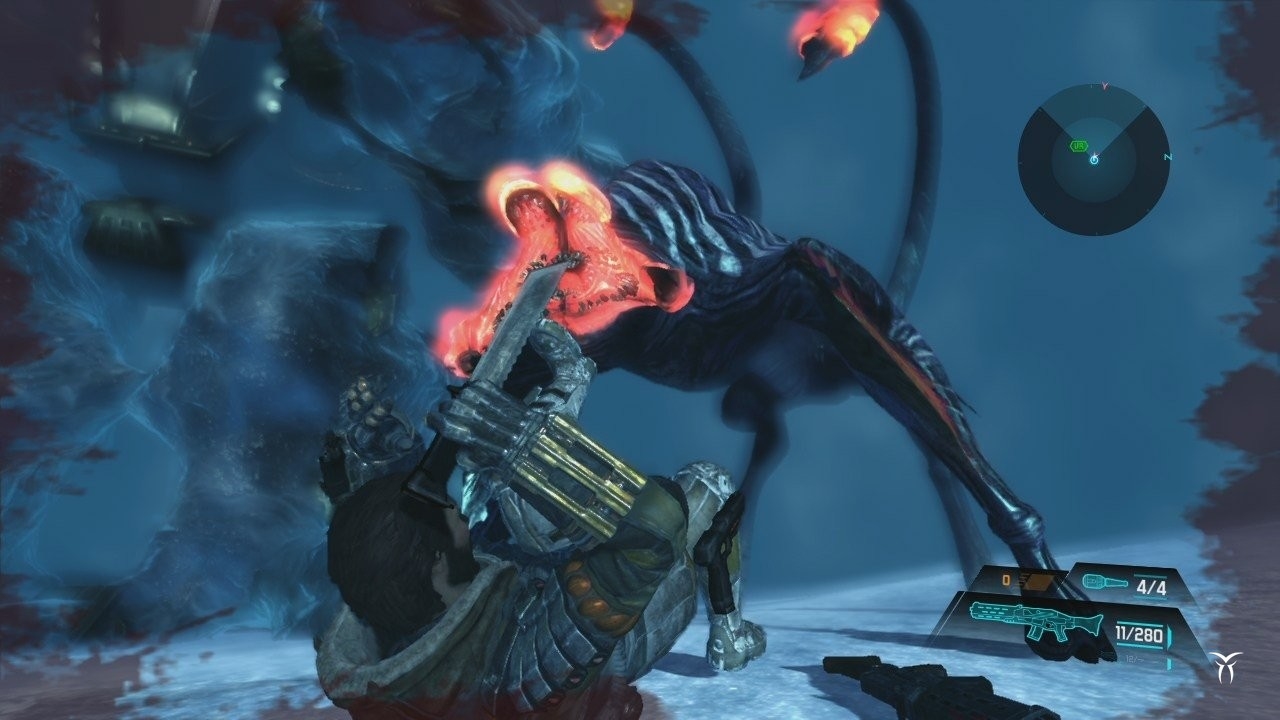Click the player position marker on the minimap
1280x720 pixels.
[x=1094, y=160]
